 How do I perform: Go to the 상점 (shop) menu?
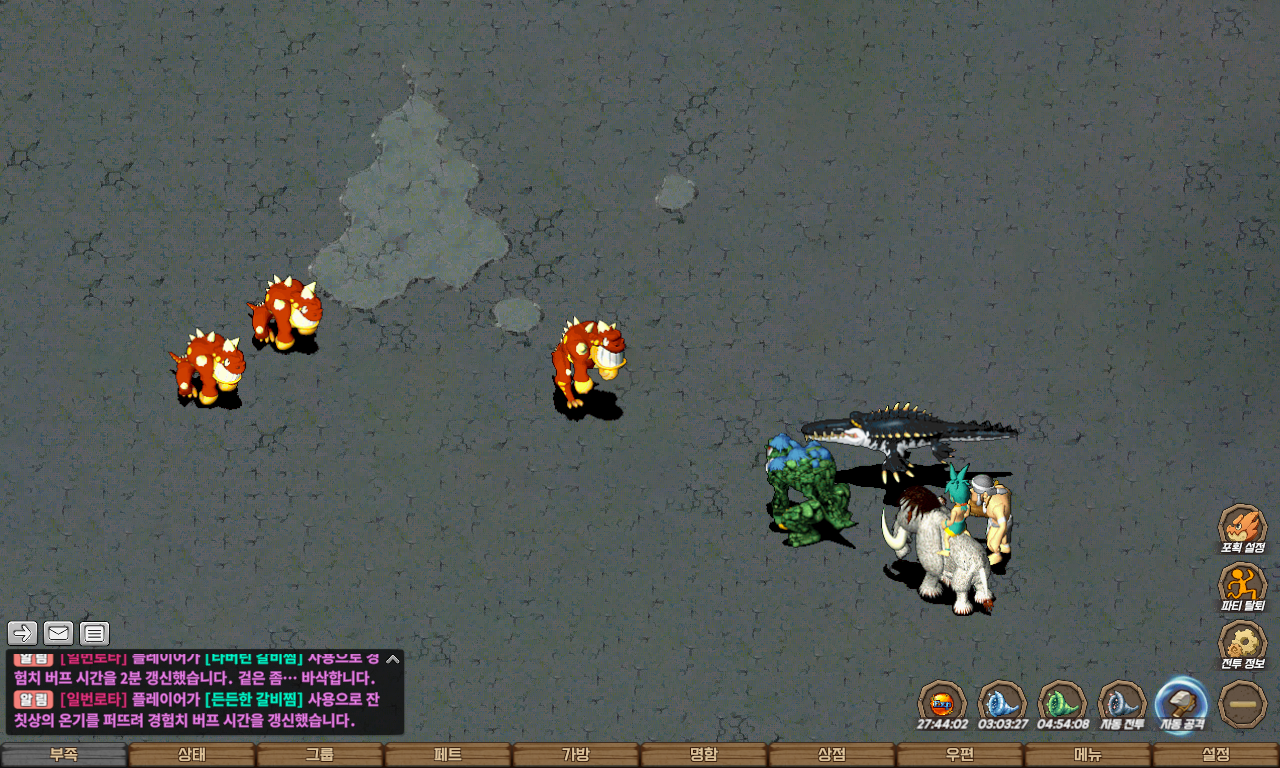pos(832,755)
